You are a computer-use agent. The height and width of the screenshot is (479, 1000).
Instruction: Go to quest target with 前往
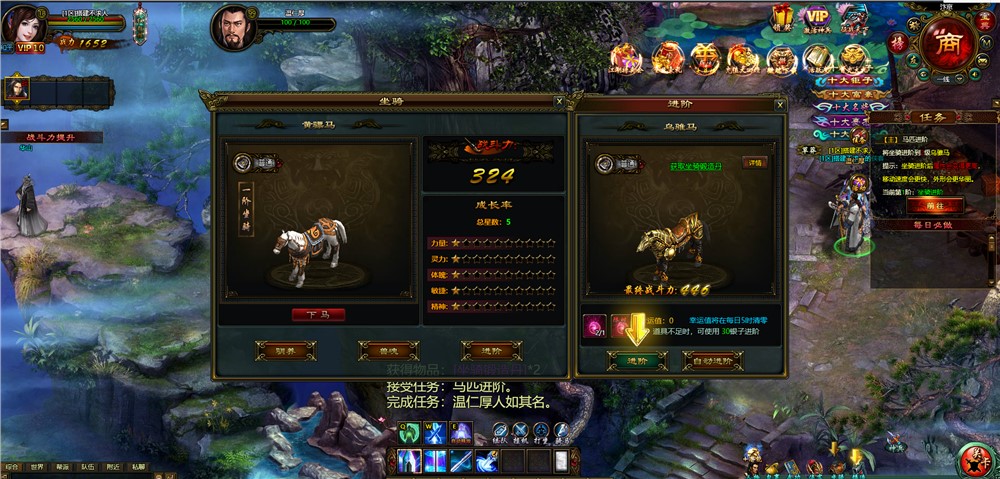click(x=927, y=205)
